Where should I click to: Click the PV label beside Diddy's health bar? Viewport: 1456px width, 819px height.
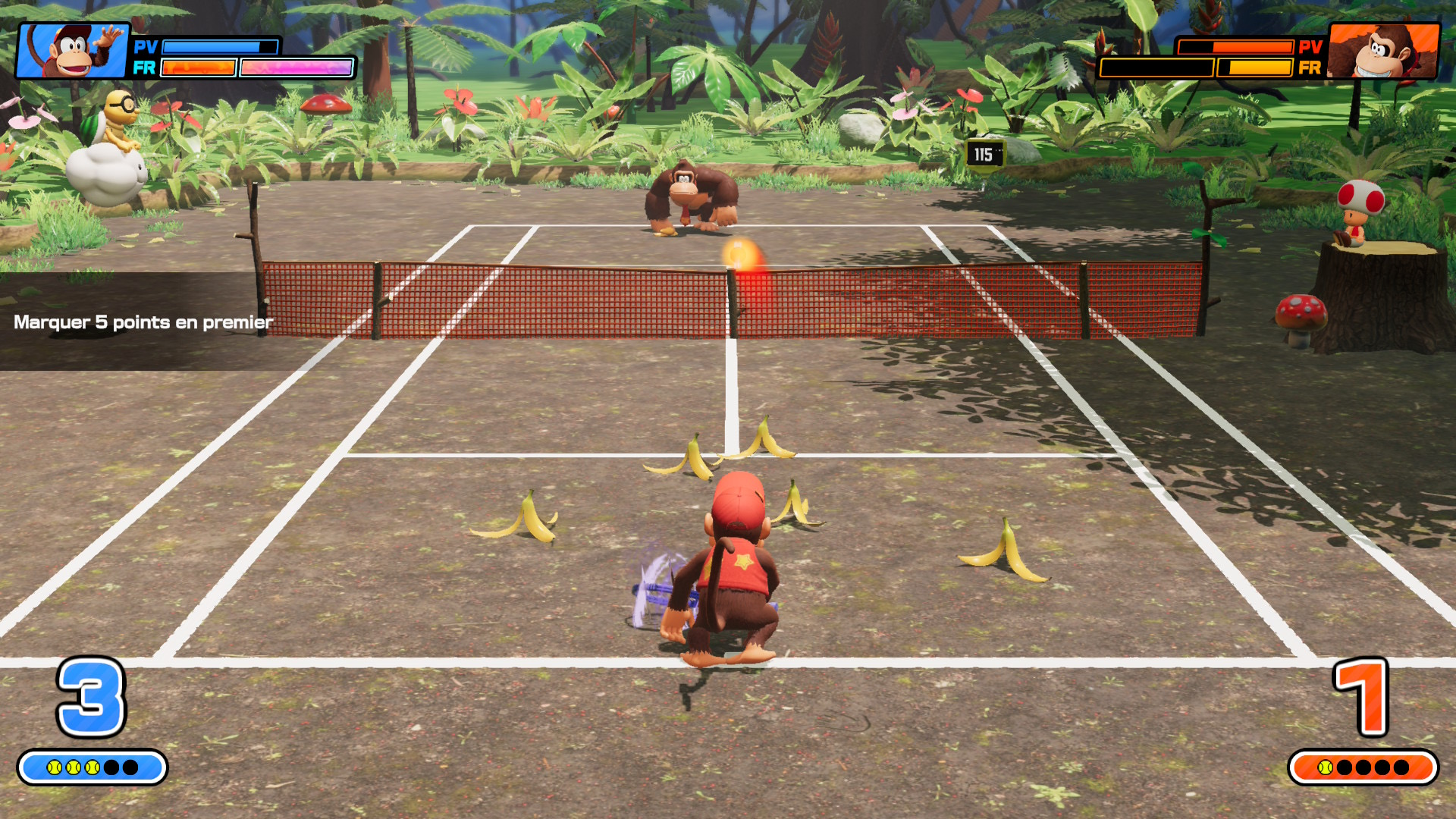tap(145, 47)
